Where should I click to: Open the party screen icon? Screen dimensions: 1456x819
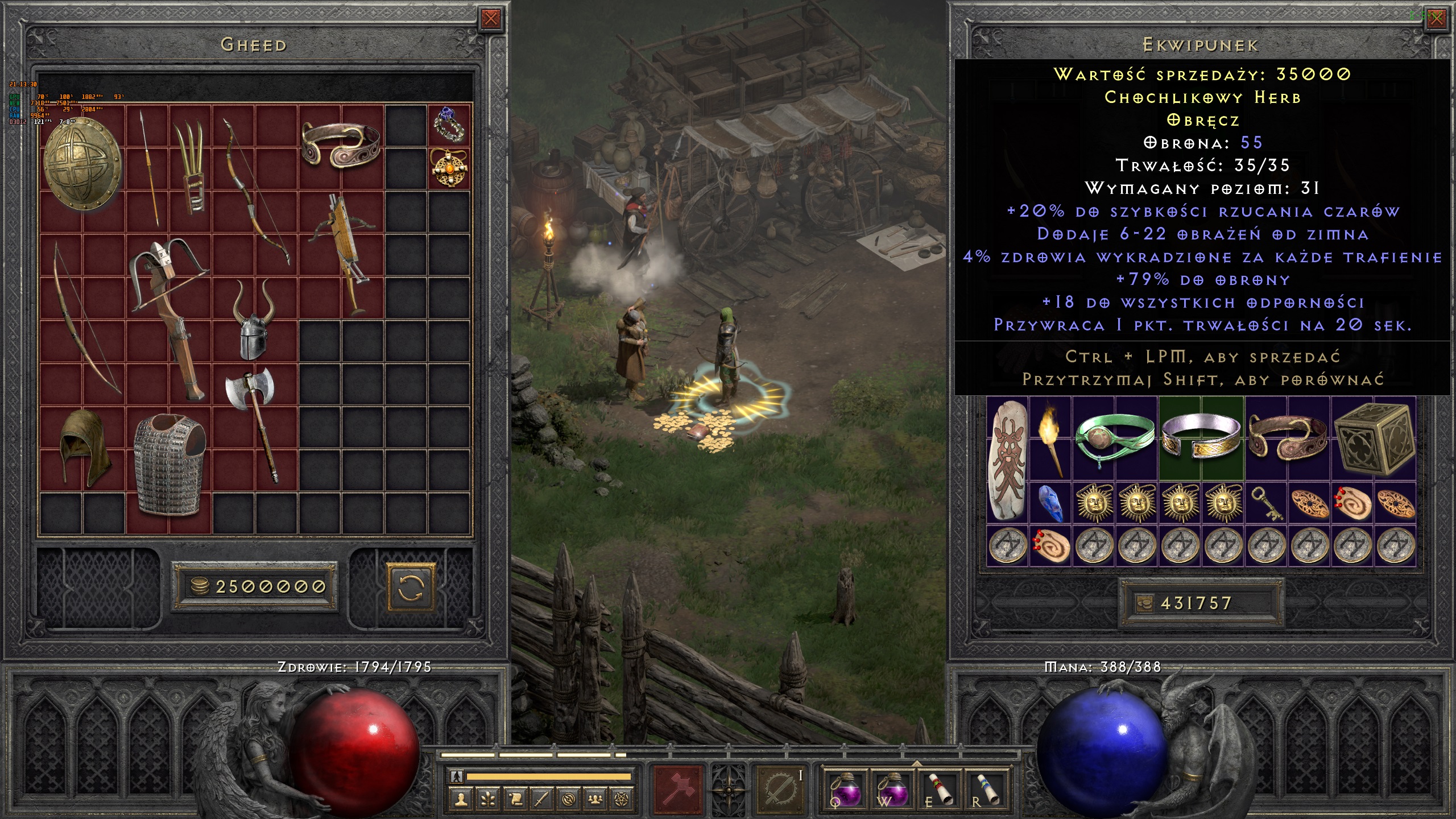coord(595,799)
